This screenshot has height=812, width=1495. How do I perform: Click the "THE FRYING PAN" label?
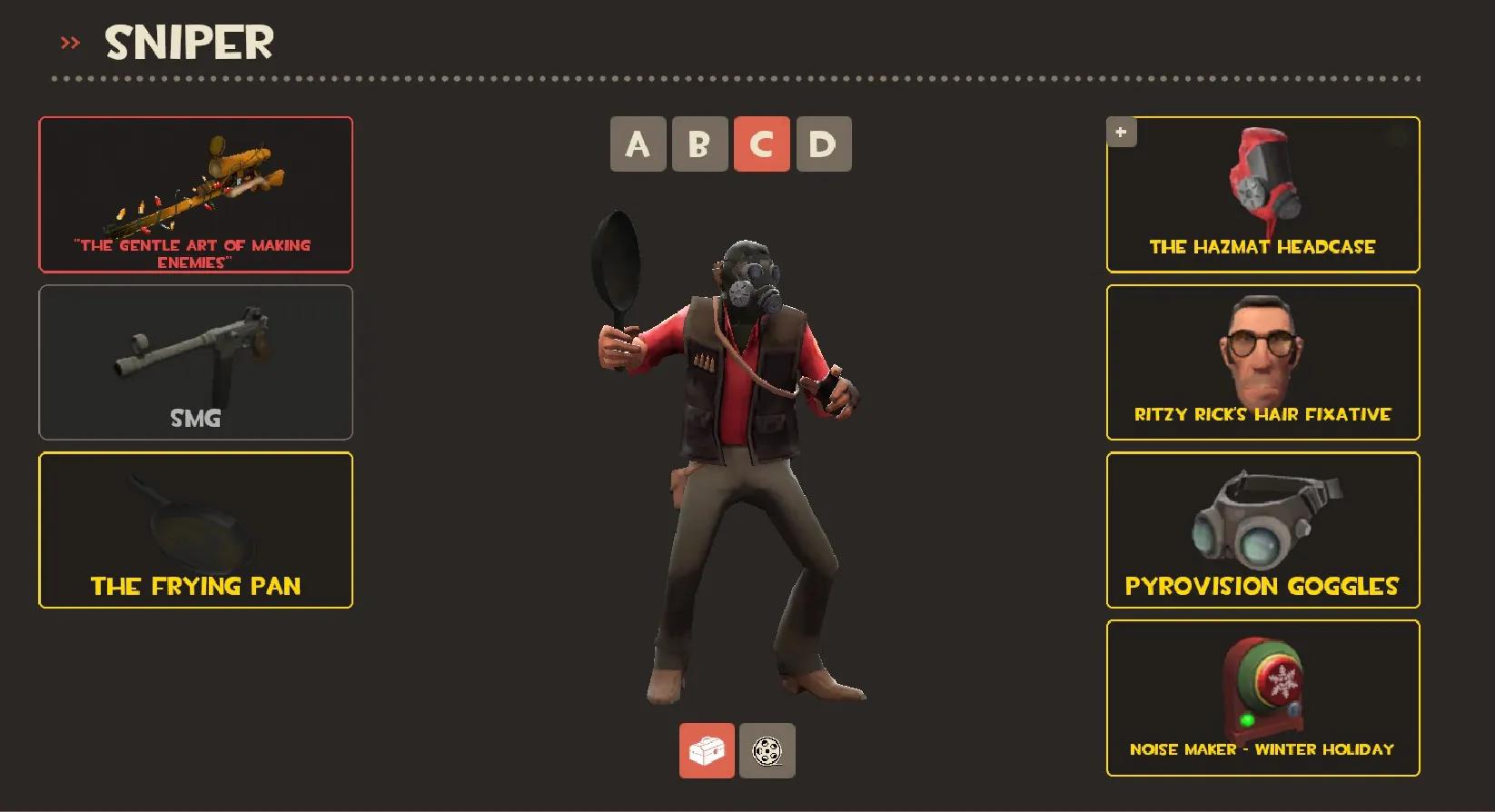click(195, 586)
